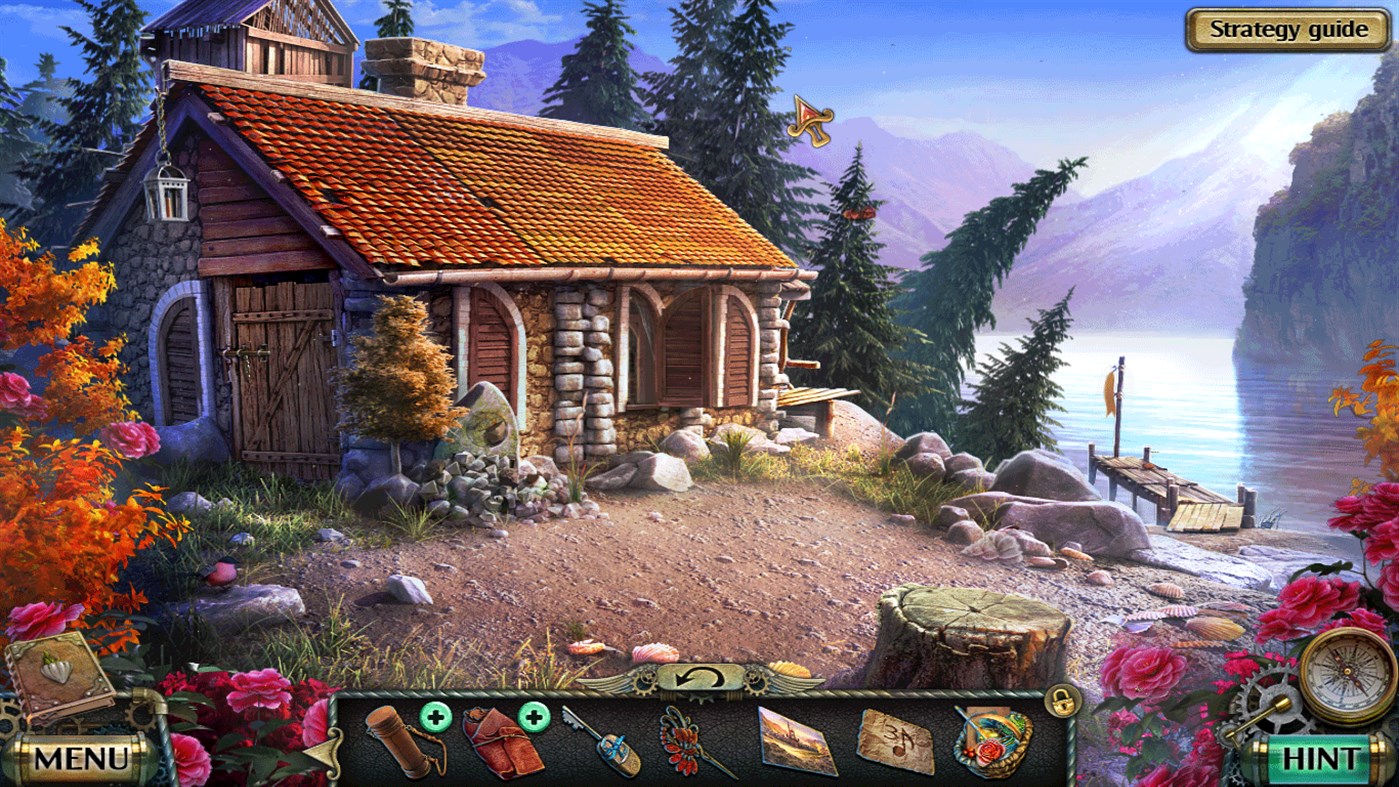The image size is (1399, 787).
Task: Click the green plus on the scroll case
Action: point(434,716)
